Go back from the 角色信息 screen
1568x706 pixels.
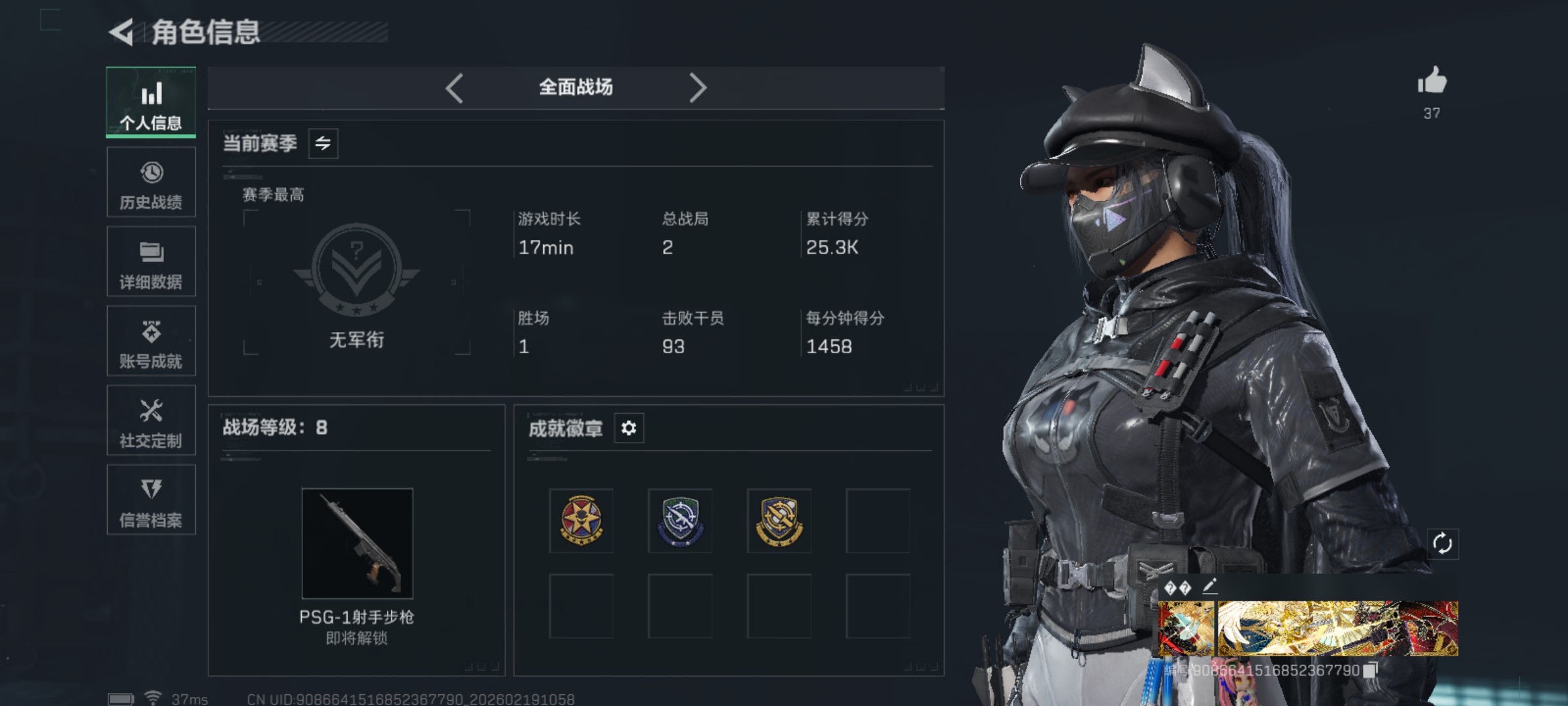(x=122, y=33)
